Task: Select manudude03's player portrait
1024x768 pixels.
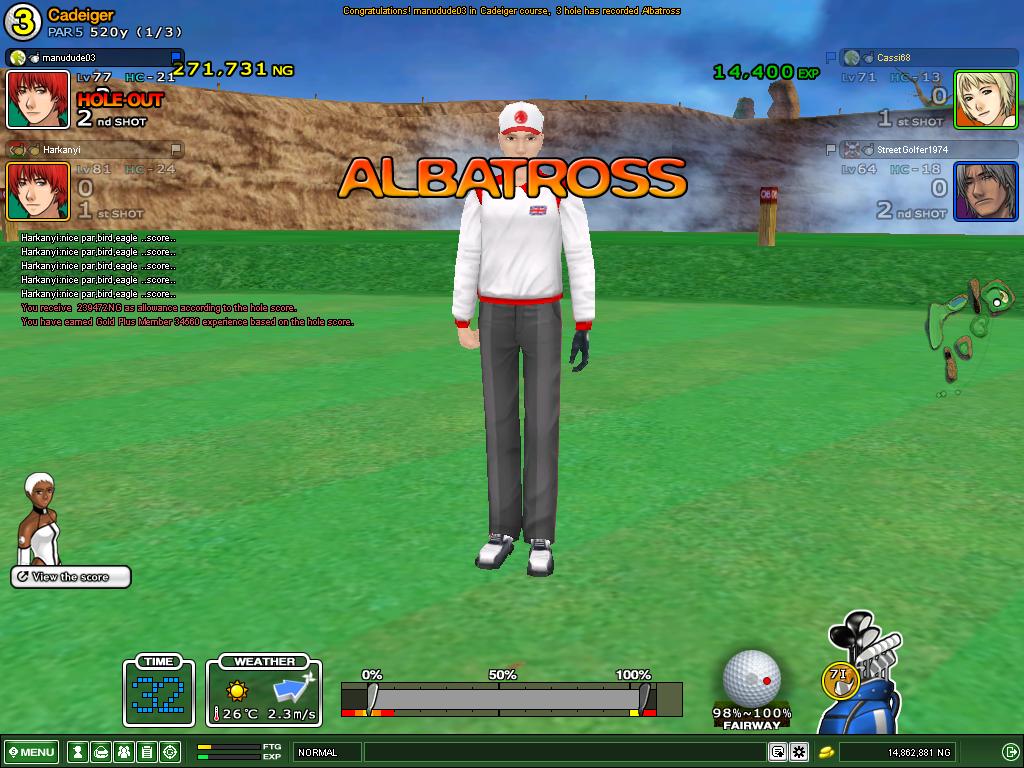Action: pos(38,99)
